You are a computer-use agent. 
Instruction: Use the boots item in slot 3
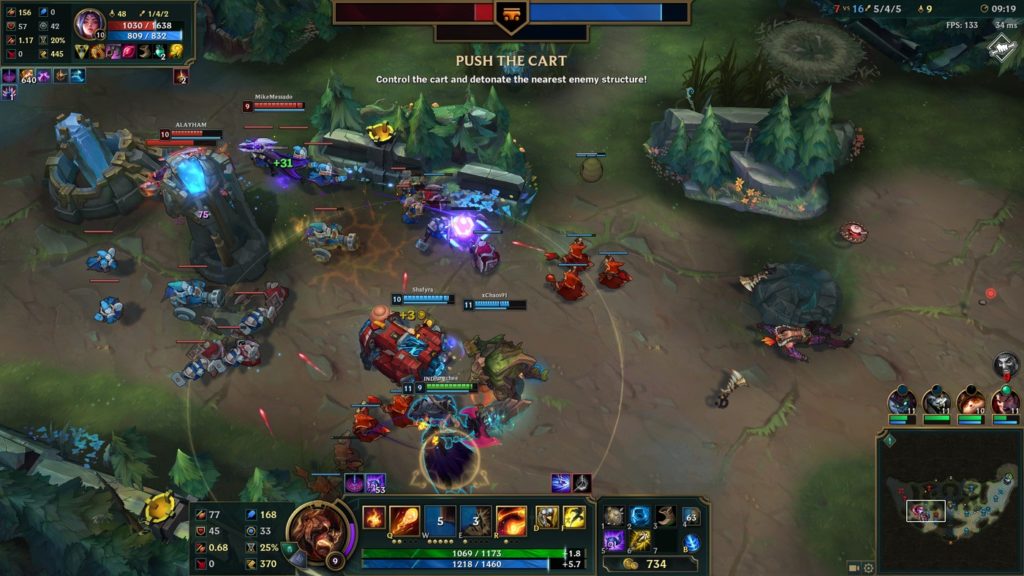tap(664, 516)
